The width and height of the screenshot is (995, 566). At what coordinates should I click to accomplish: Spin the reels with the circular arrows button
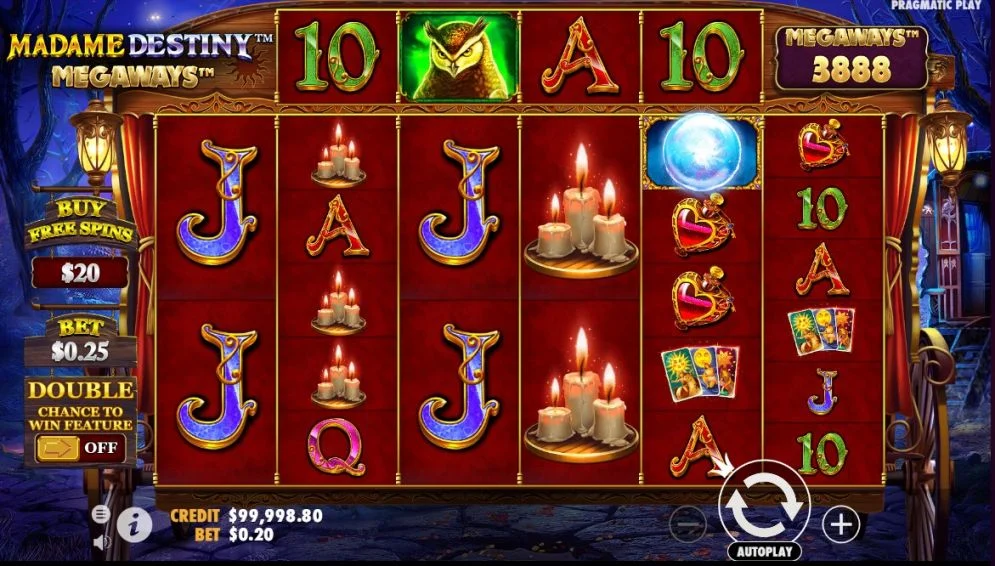pyautogui.click(x=764, y=506)
